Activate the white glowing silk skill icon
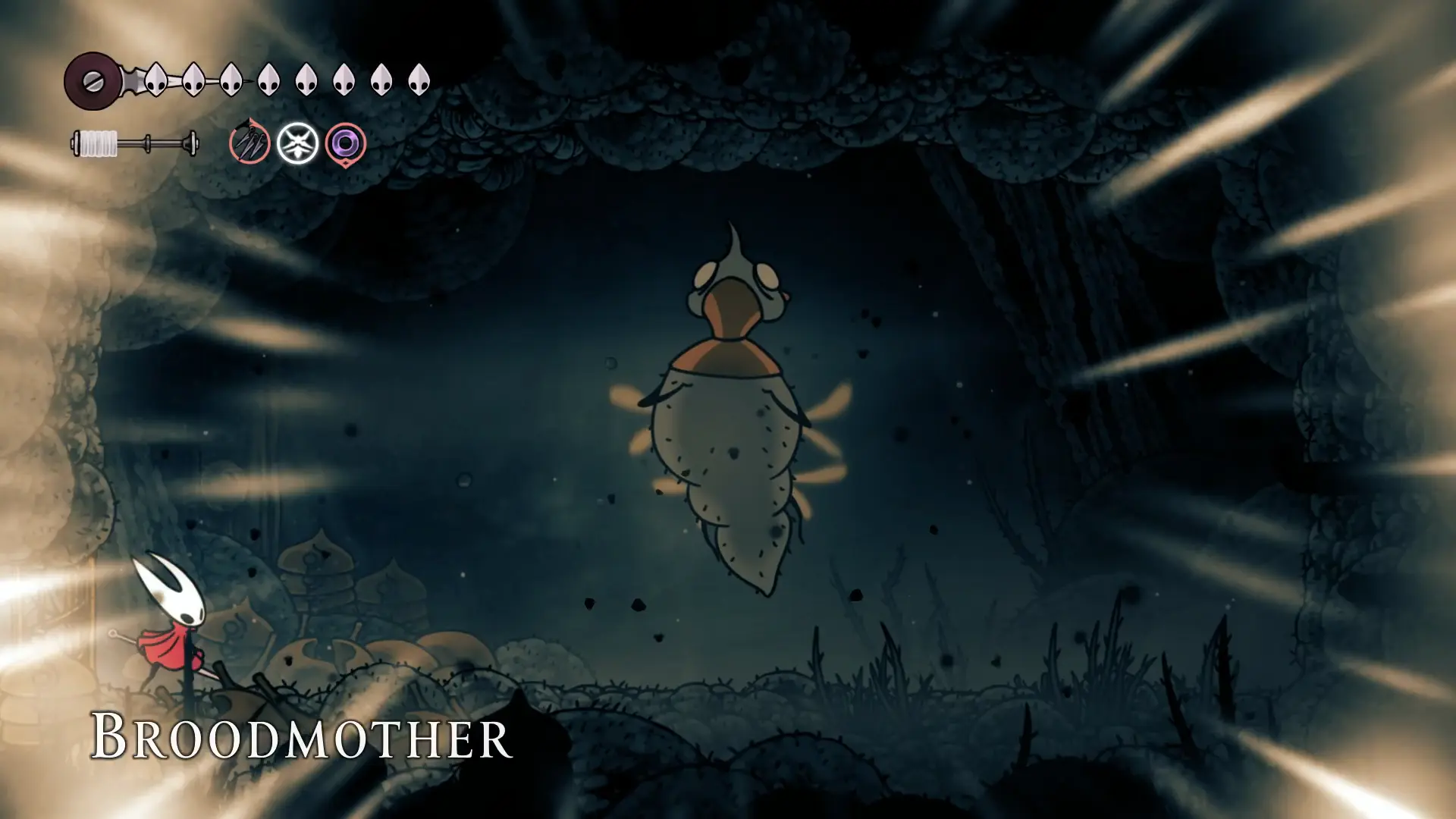Screen dimensions: 1456x819 pos(297,143)
